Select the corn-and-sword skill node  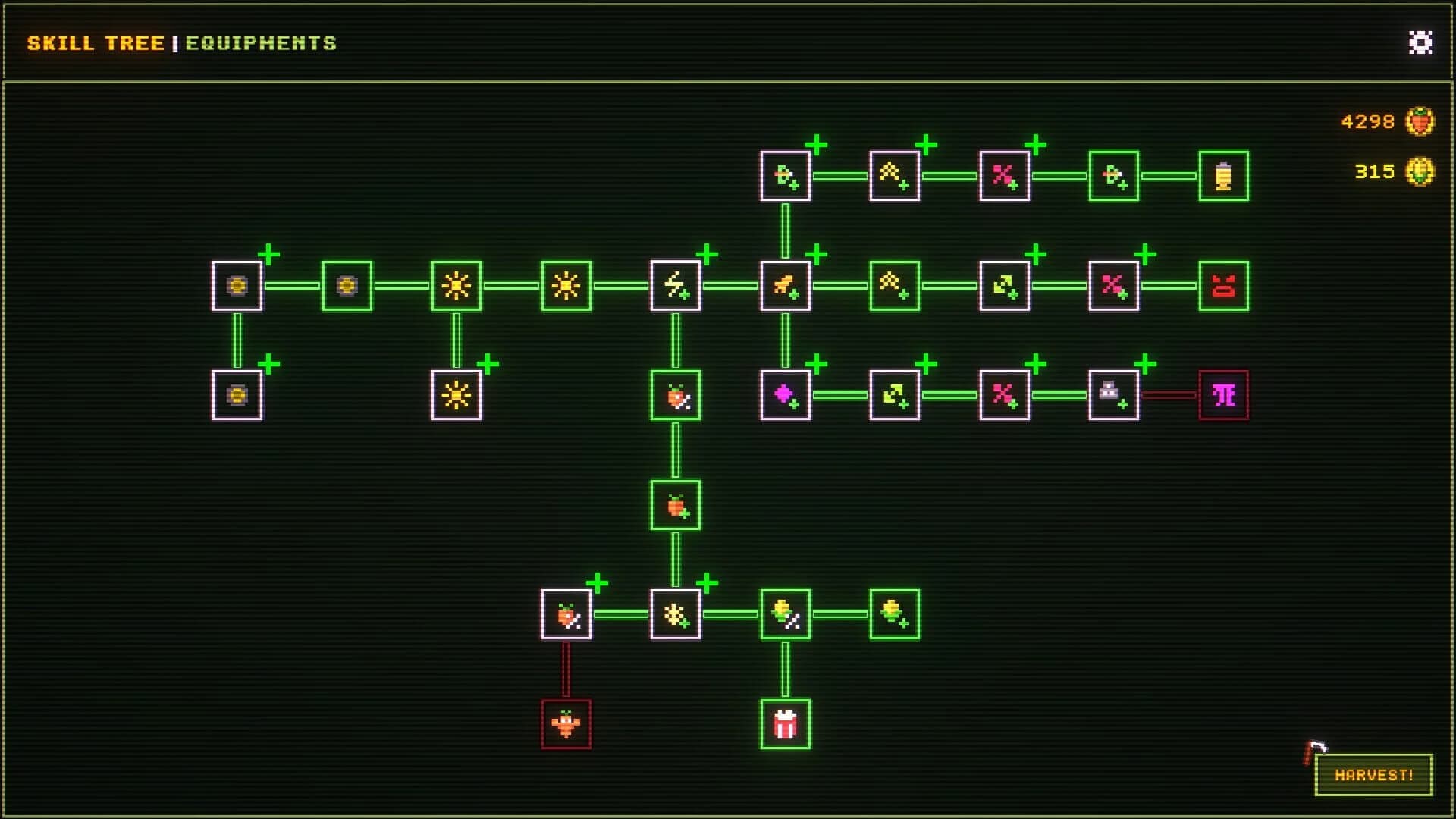pyautogui.click(x=785, y=613)
